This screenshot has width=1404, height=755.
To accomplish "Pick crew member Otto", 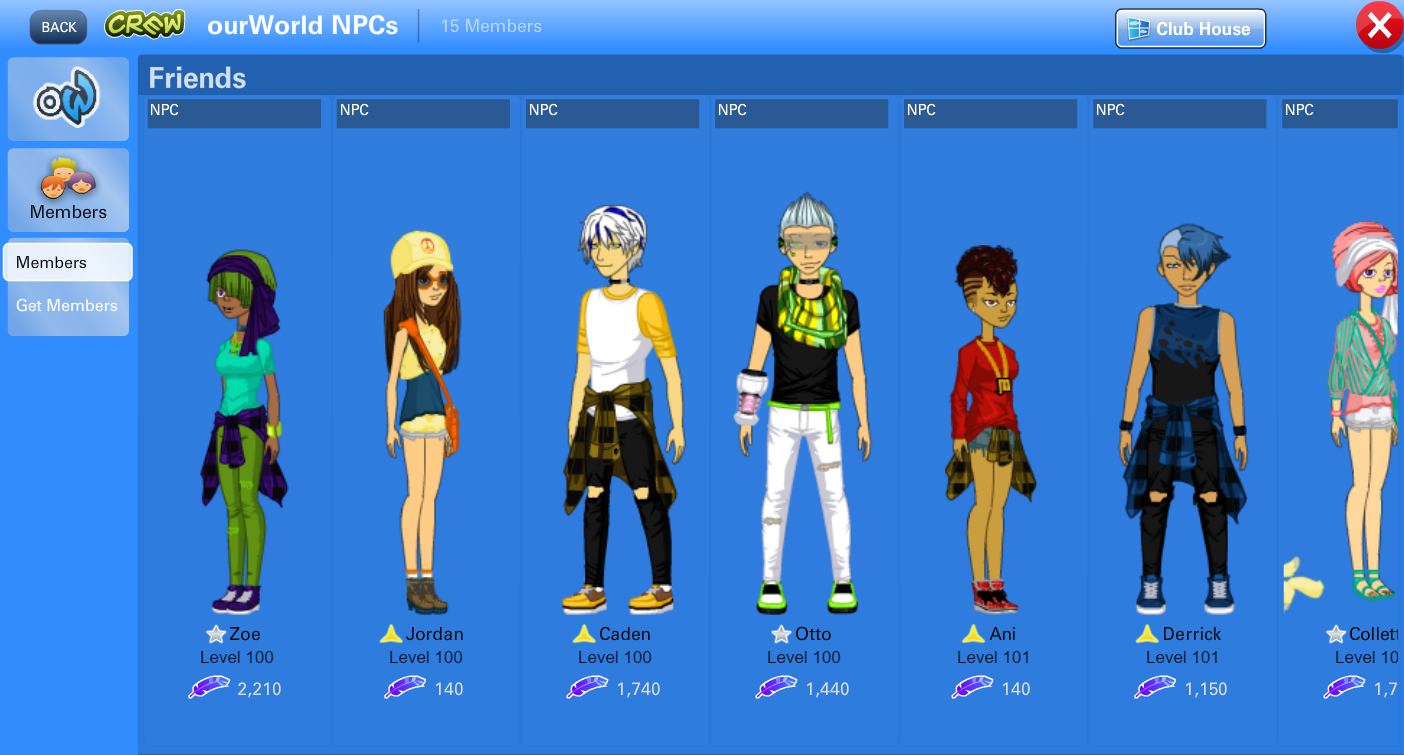I will pyautogui.click(x=802, y=420).
